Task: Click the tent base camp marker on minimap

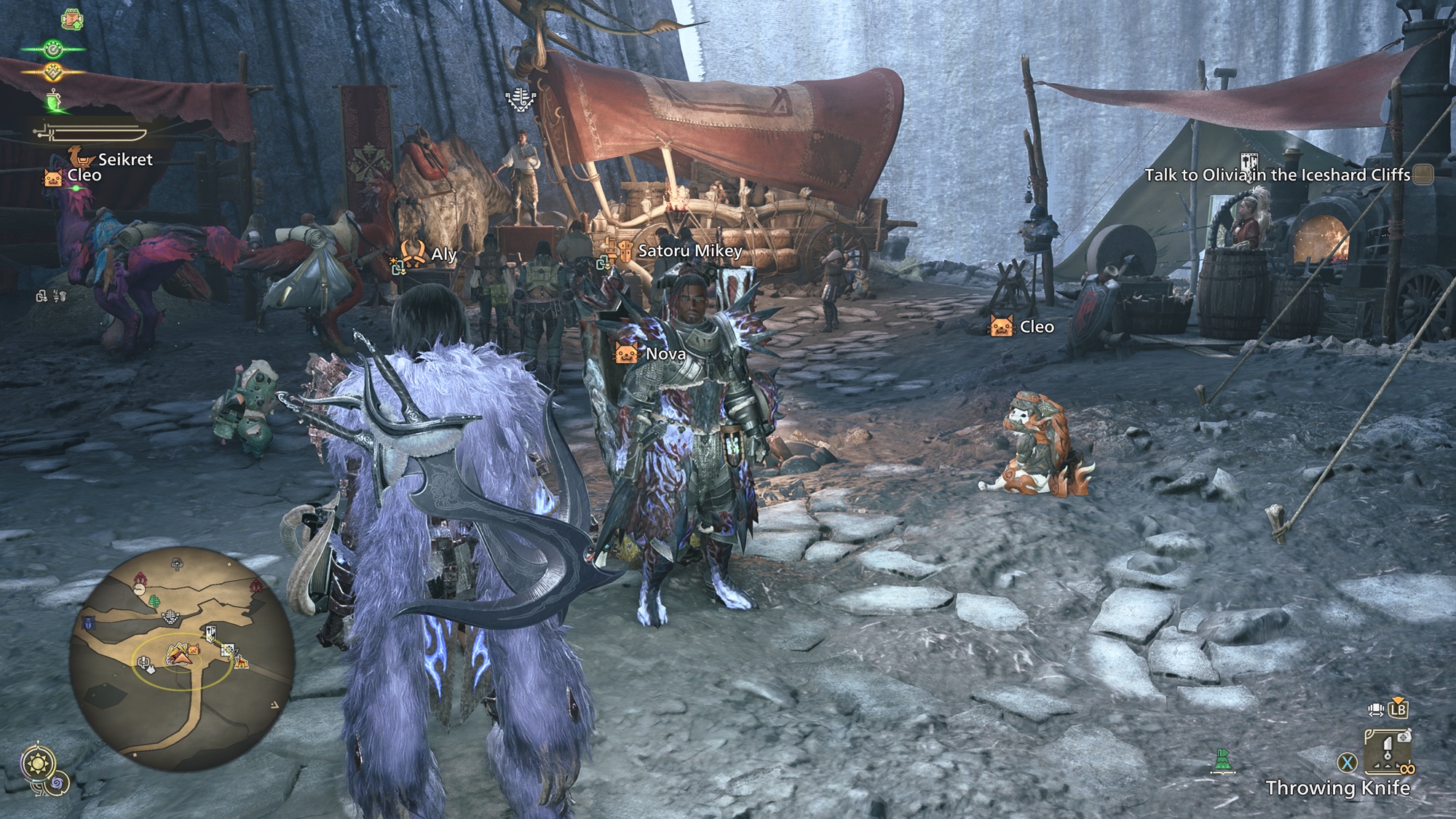Action: coord(178,654)
